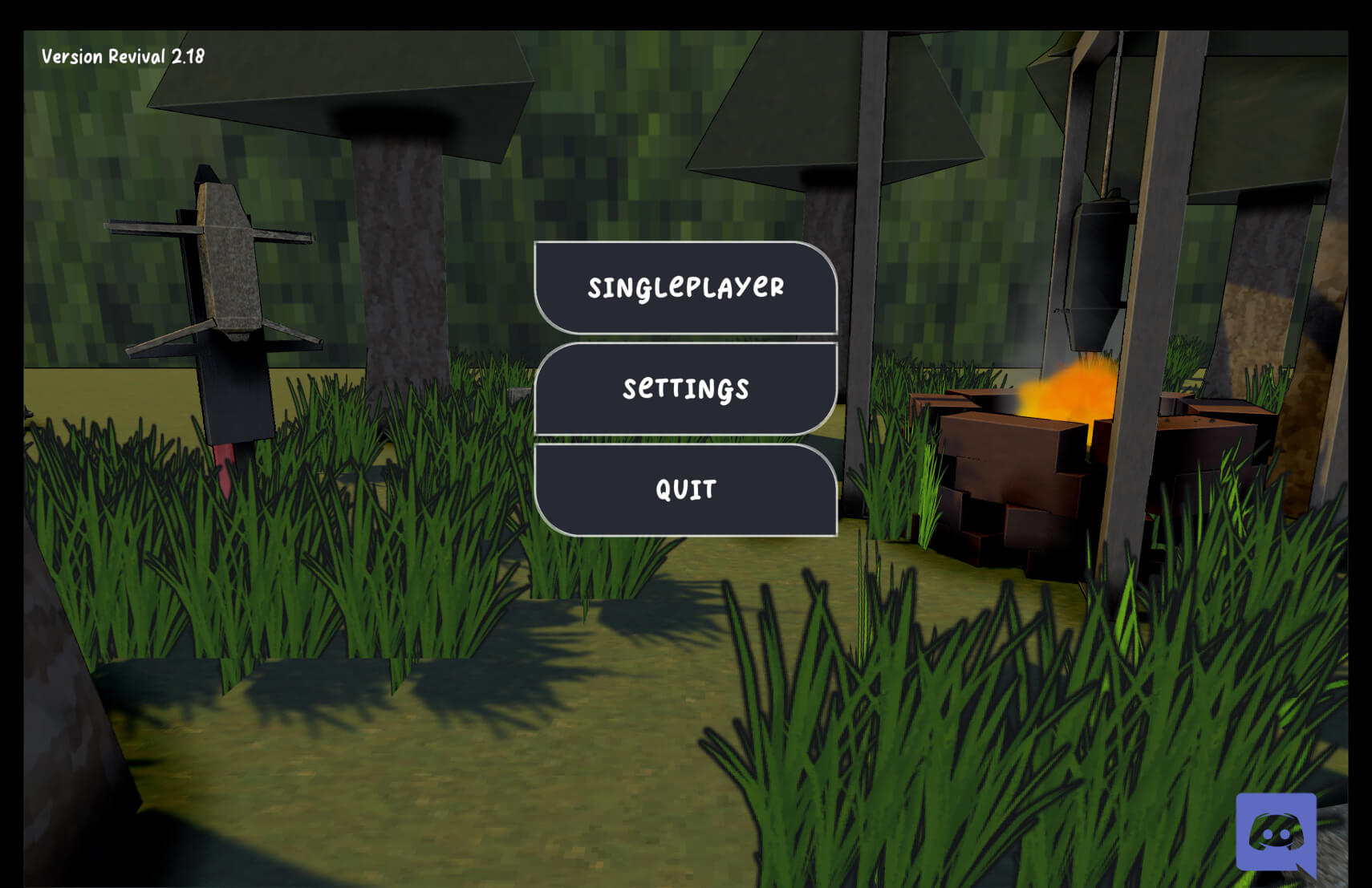Open the Discord link icon
The height and width of the screenshot is (888, 1372).
click(1276, 834)
